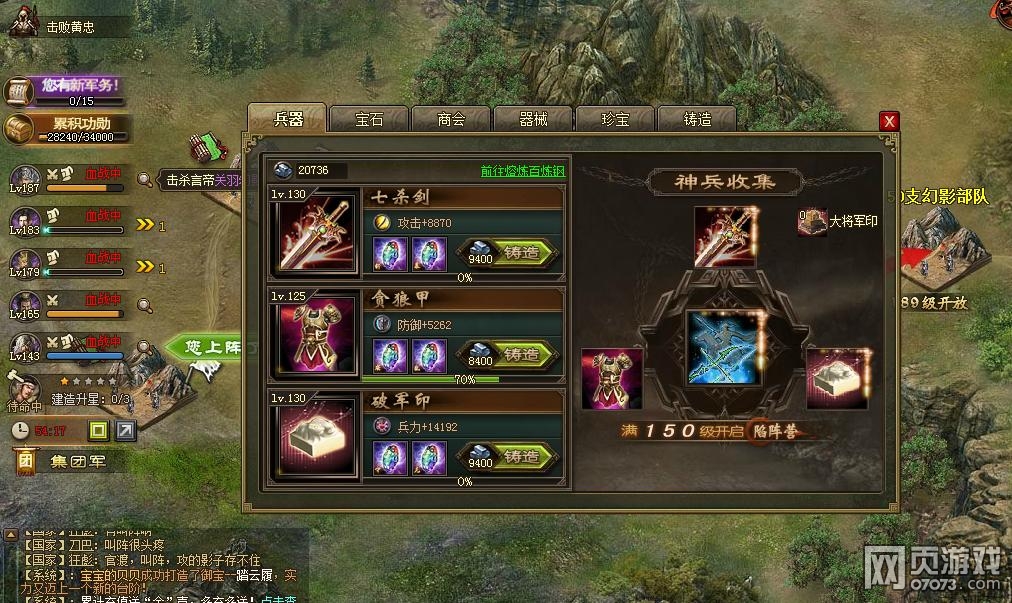Go to the 铸造 tab
Screen dimensions: 1012x603
(x=697, y=119)
